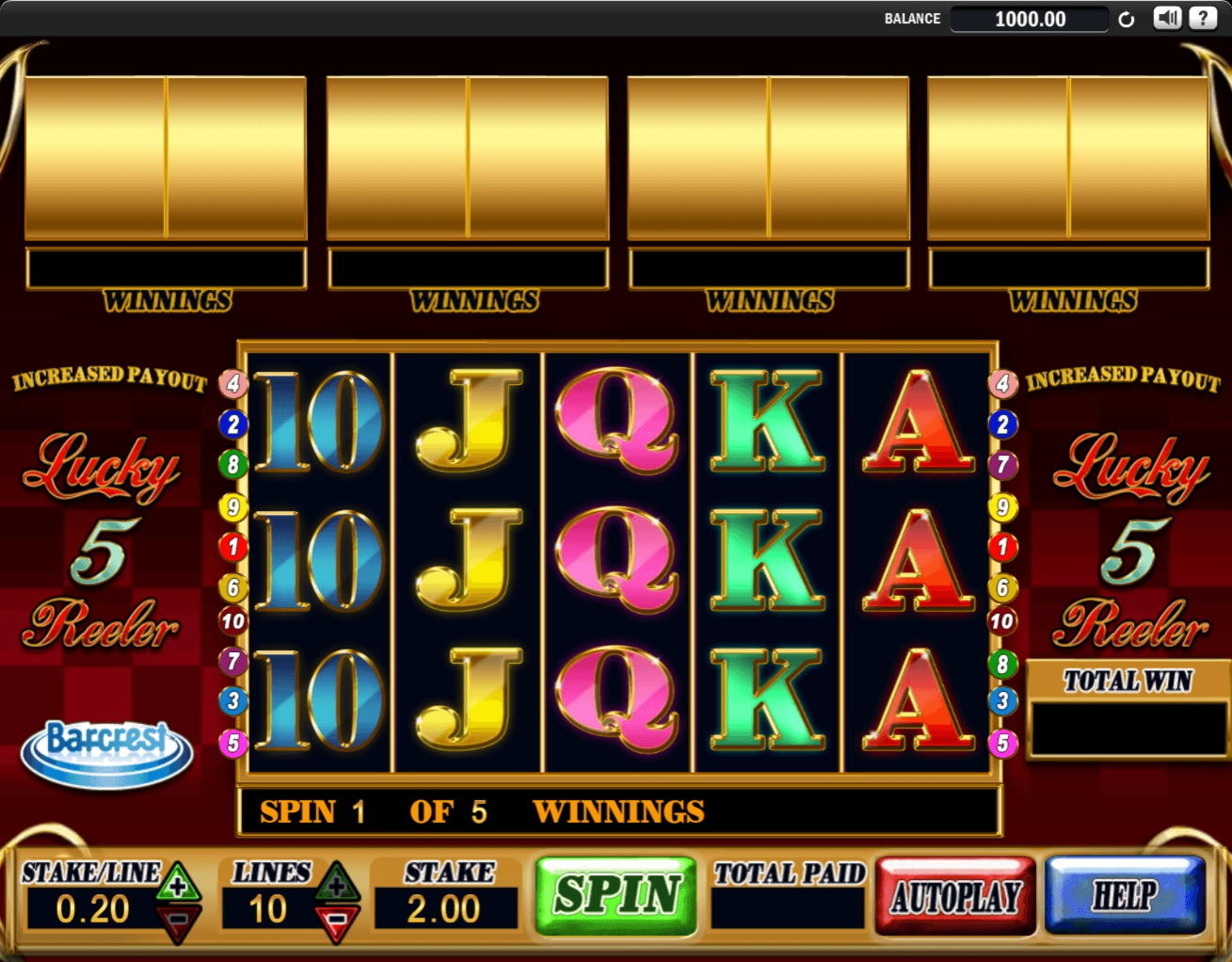The image size is (1232, 962).
Task: Click the reload icon near the balance
Action: [x=1126, y=18]
